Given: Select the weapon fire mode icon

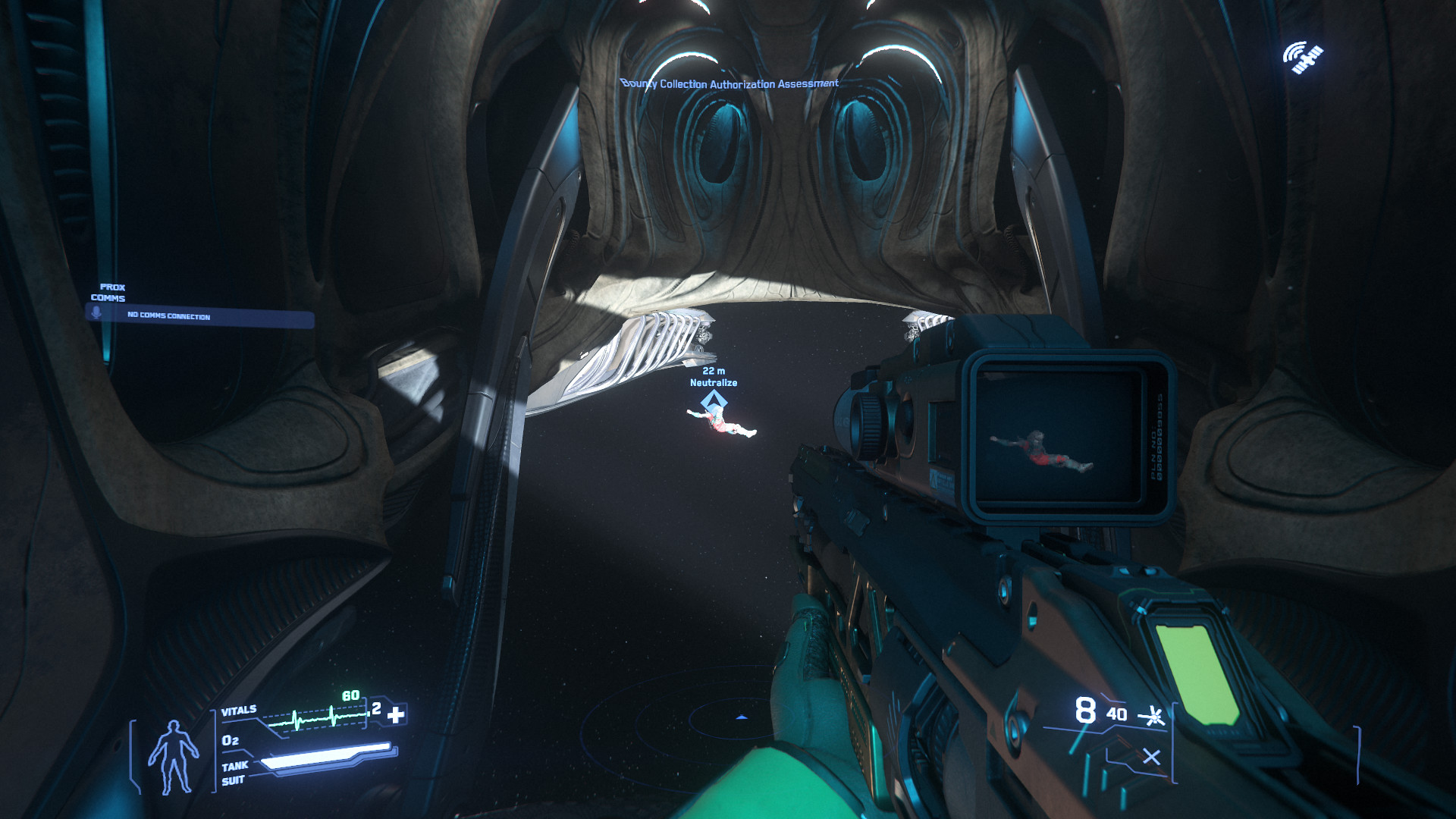Looking at the screenshot, I should pyautogui.click(x=1153, y=715).
